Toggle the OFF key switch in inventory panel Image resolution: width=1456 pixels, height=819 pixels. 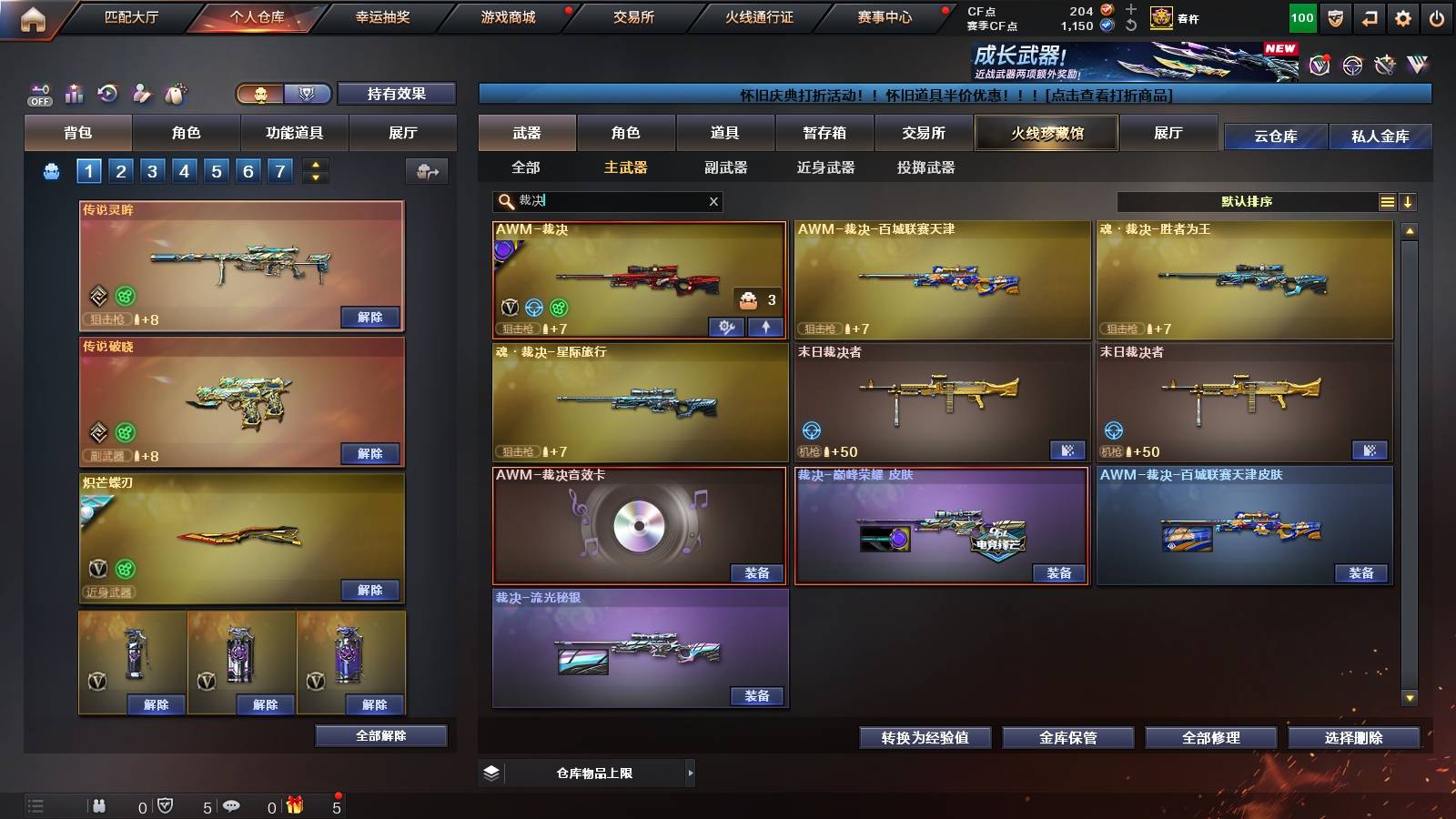click(38, 91)
